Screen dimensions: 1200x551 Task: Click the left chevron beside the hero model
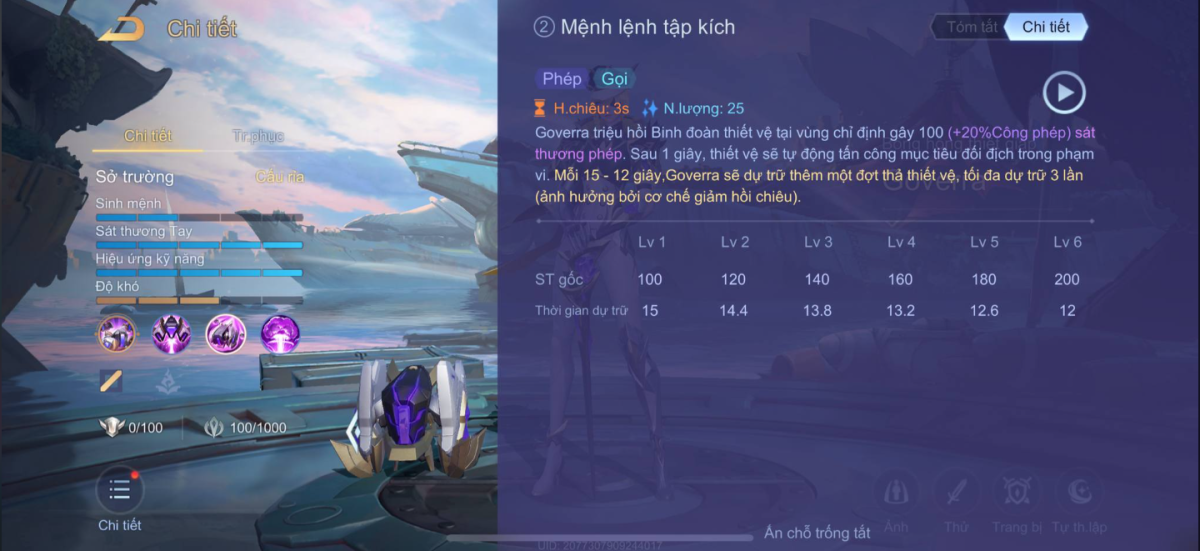tap(352, 430)
